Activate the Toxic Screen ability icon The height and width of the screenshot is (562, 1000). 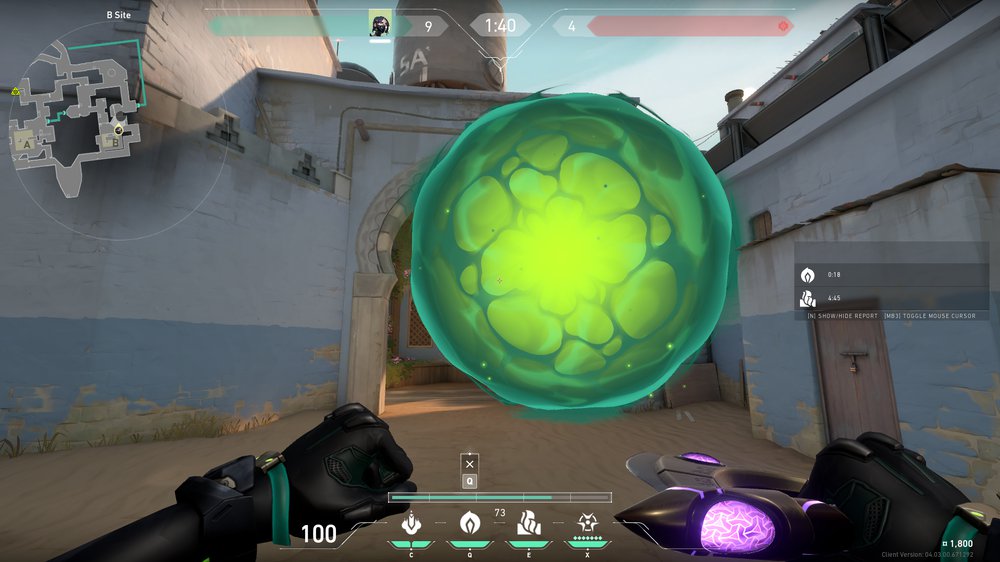pos(527,523)
